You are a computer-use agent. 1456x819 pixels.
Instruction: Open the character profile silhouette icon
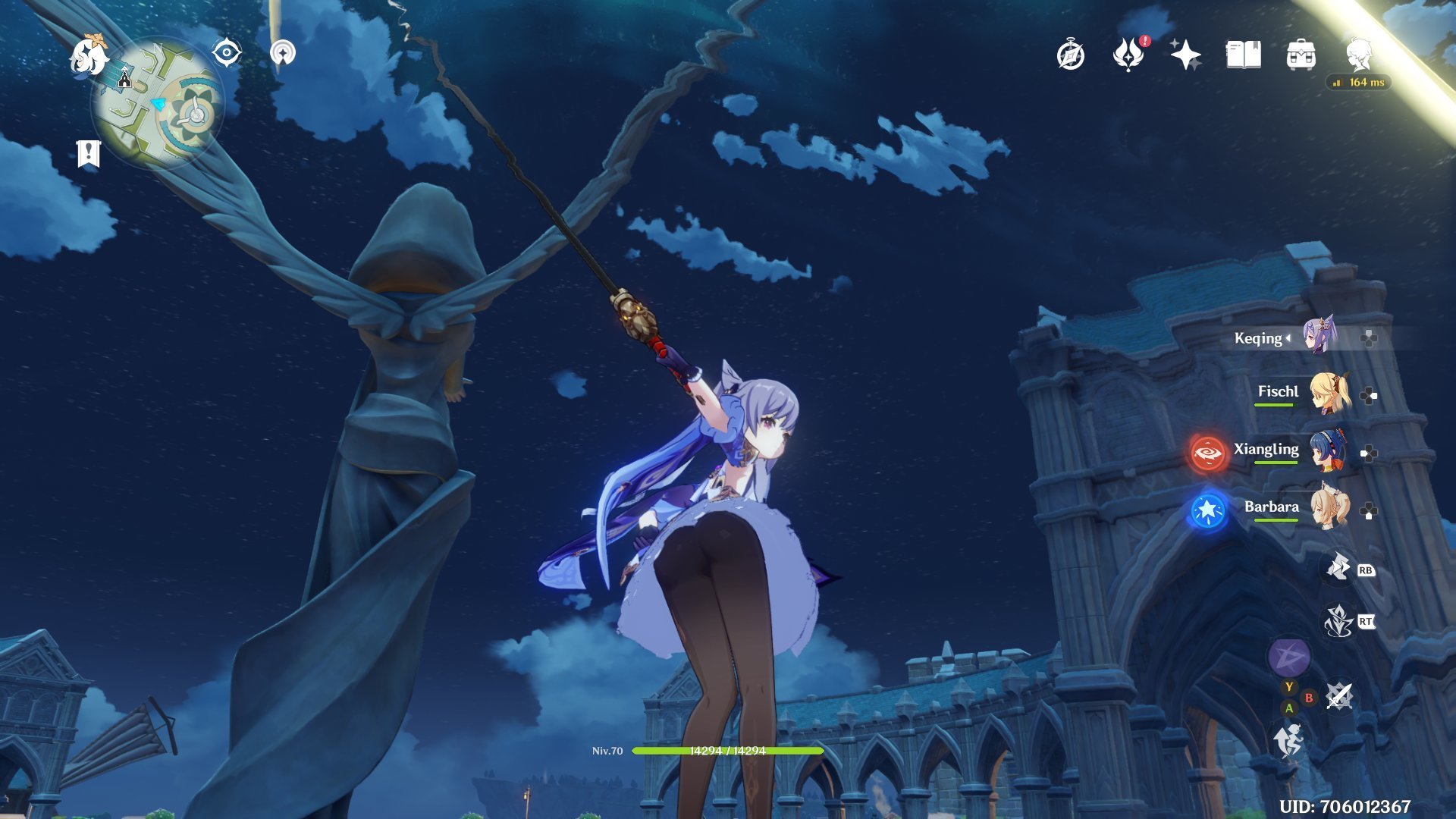coord(1360,55)
